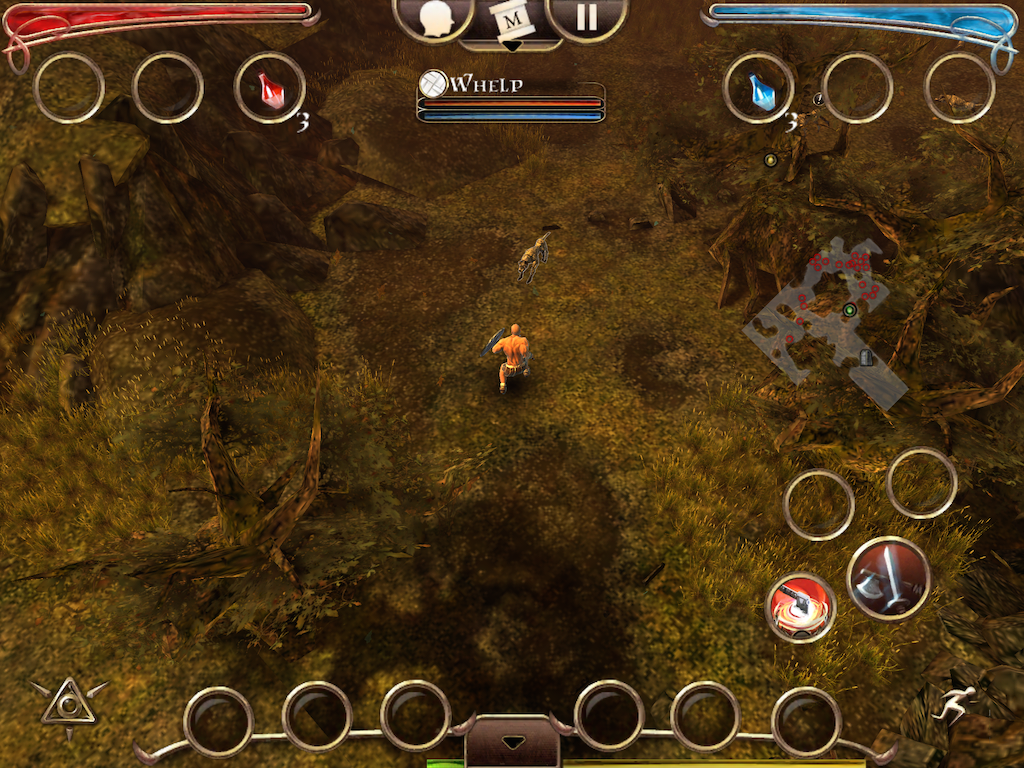1024x768 pixels.
Task: Activate the red axe strike skill
Action: tap(800, 607)
